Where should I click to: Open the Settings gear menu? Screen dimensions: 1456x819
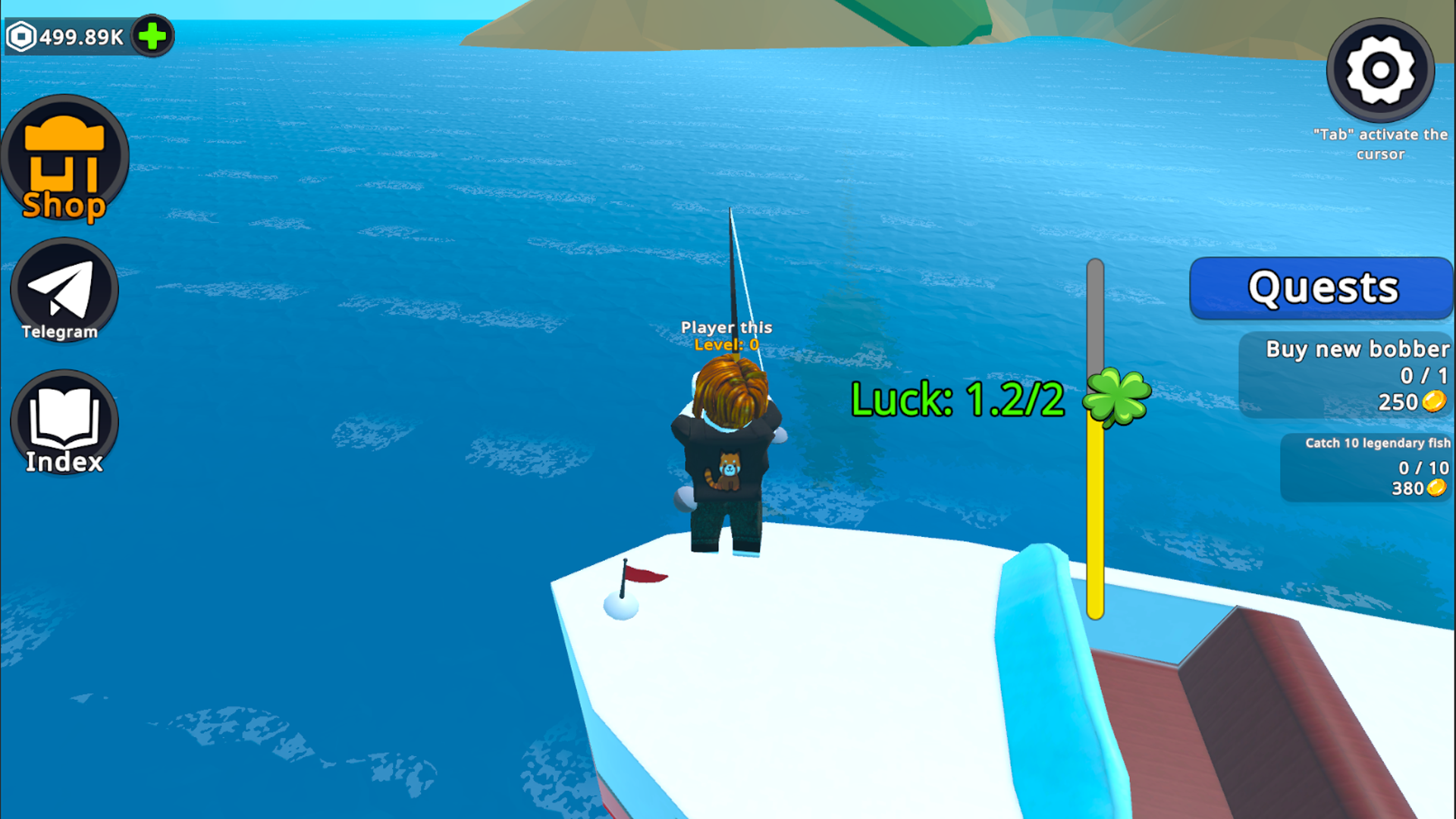click(1380, 70)
